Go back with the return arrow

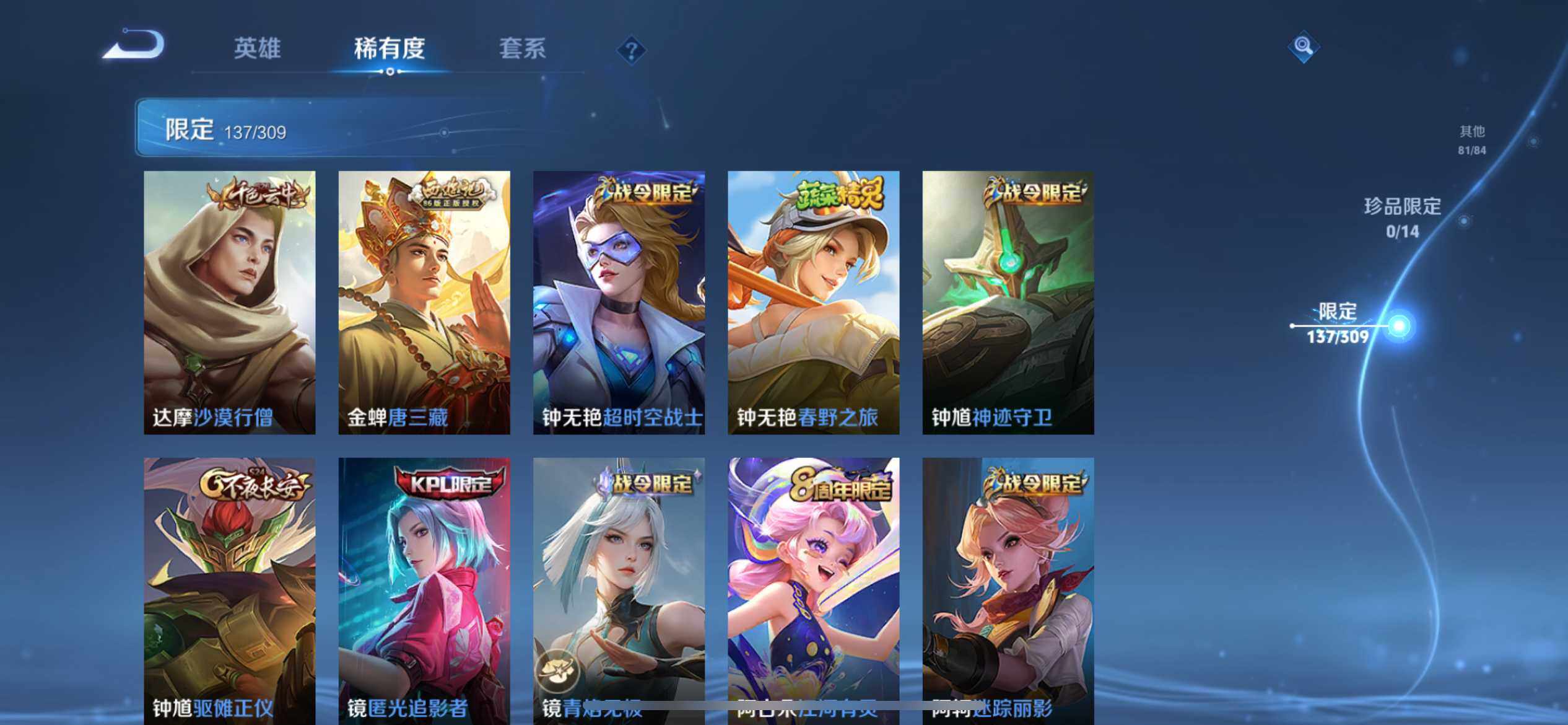tap(134, 45)
